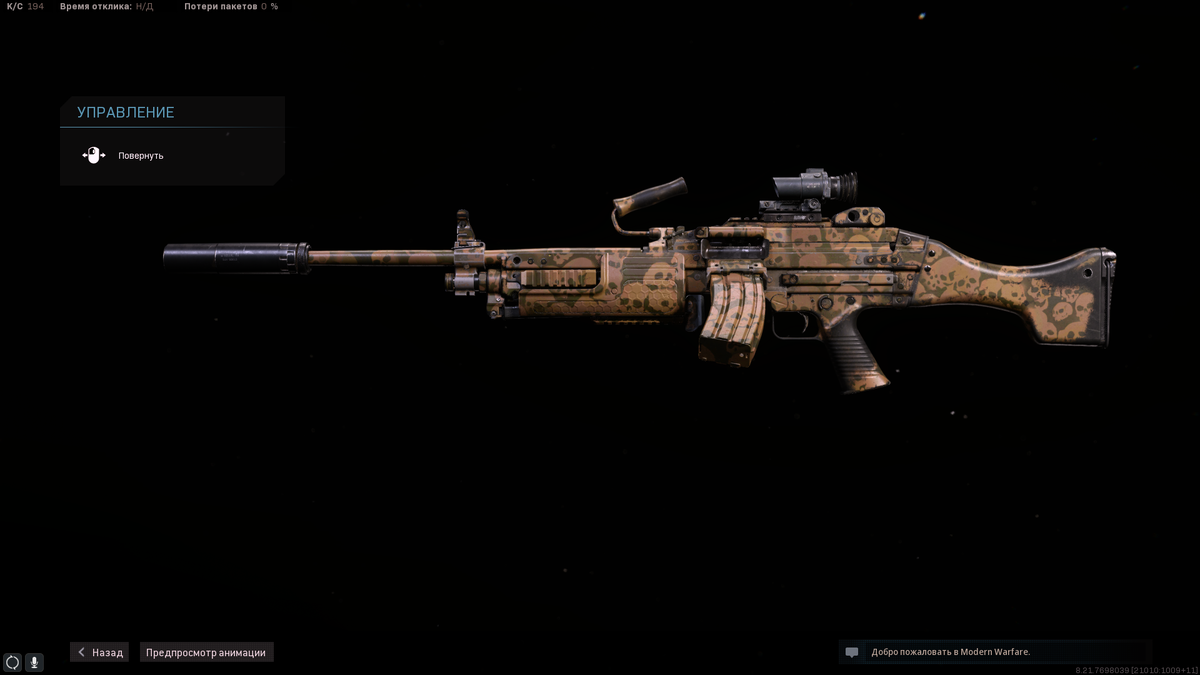Go back with the Назад button
1200x675 pixels.
coord(100,652)
